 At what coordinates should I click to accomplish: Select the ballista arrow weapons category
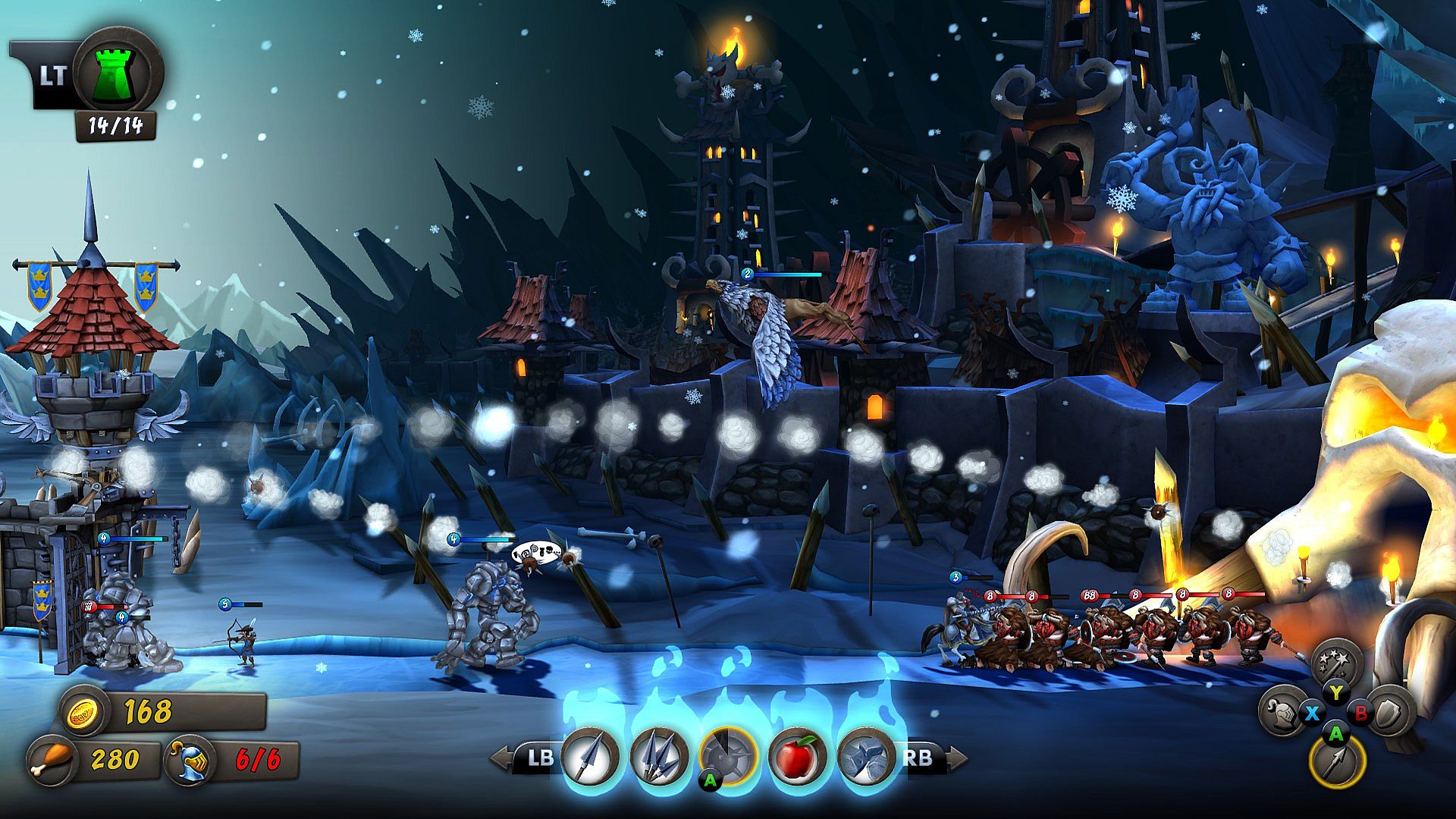[1337, 761]
